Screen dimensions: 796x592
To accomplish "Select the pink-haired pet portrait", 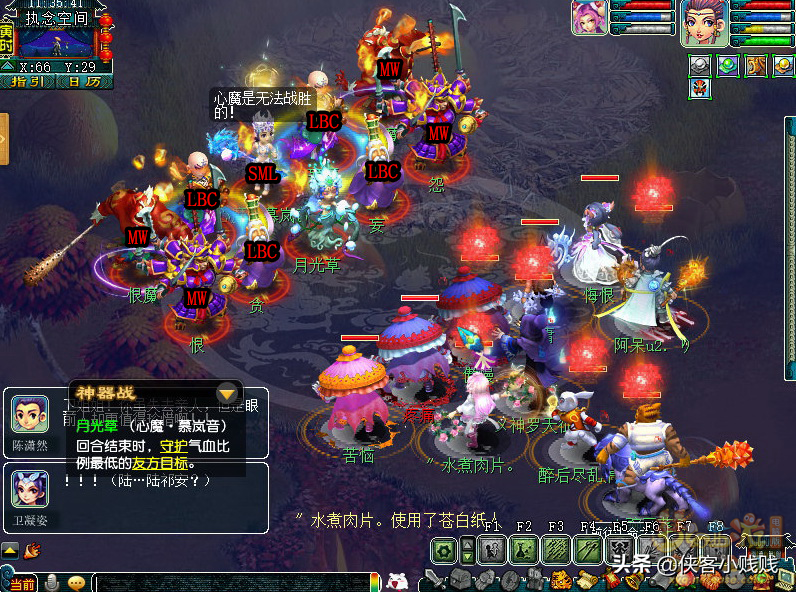I will point(589,19).
